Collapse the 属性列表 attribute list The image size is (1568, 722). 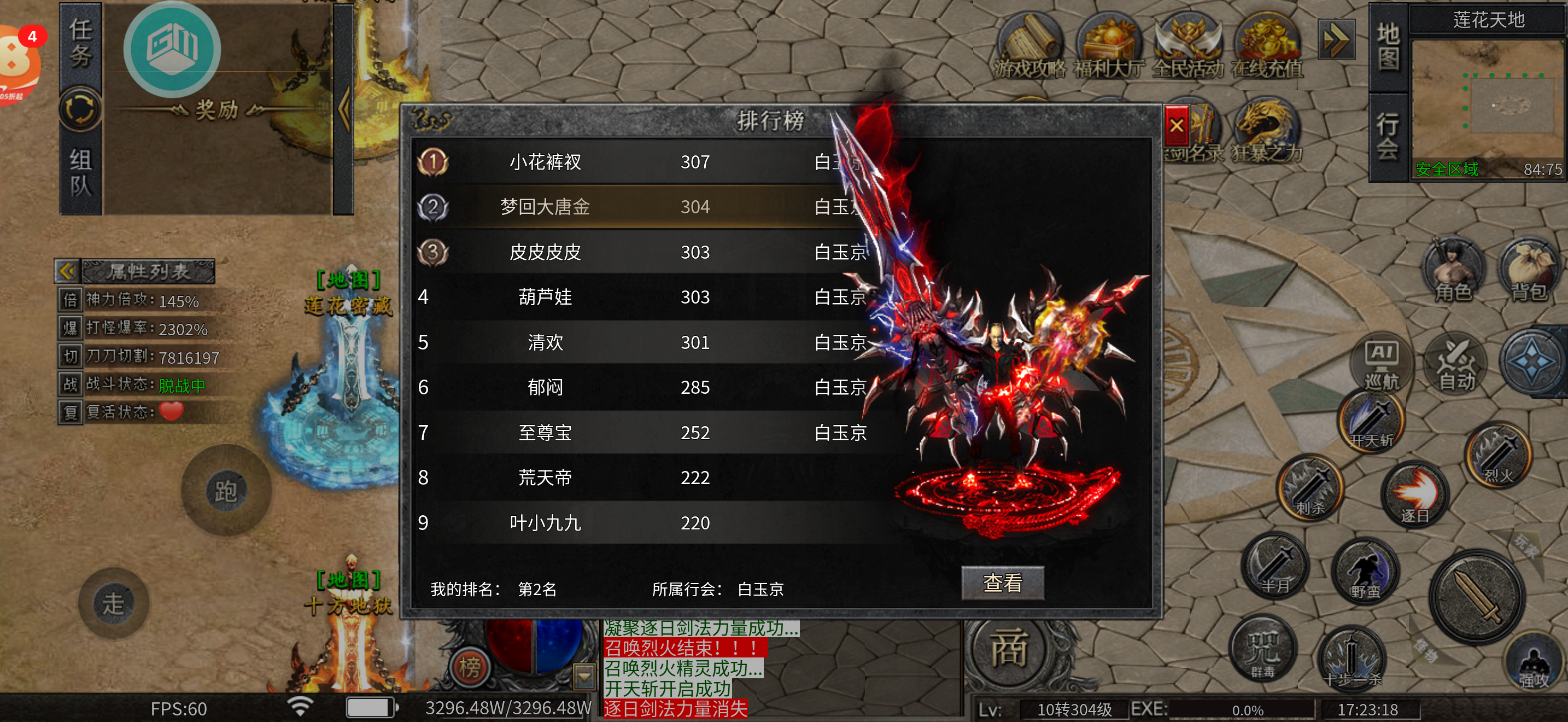pos(67,271)
